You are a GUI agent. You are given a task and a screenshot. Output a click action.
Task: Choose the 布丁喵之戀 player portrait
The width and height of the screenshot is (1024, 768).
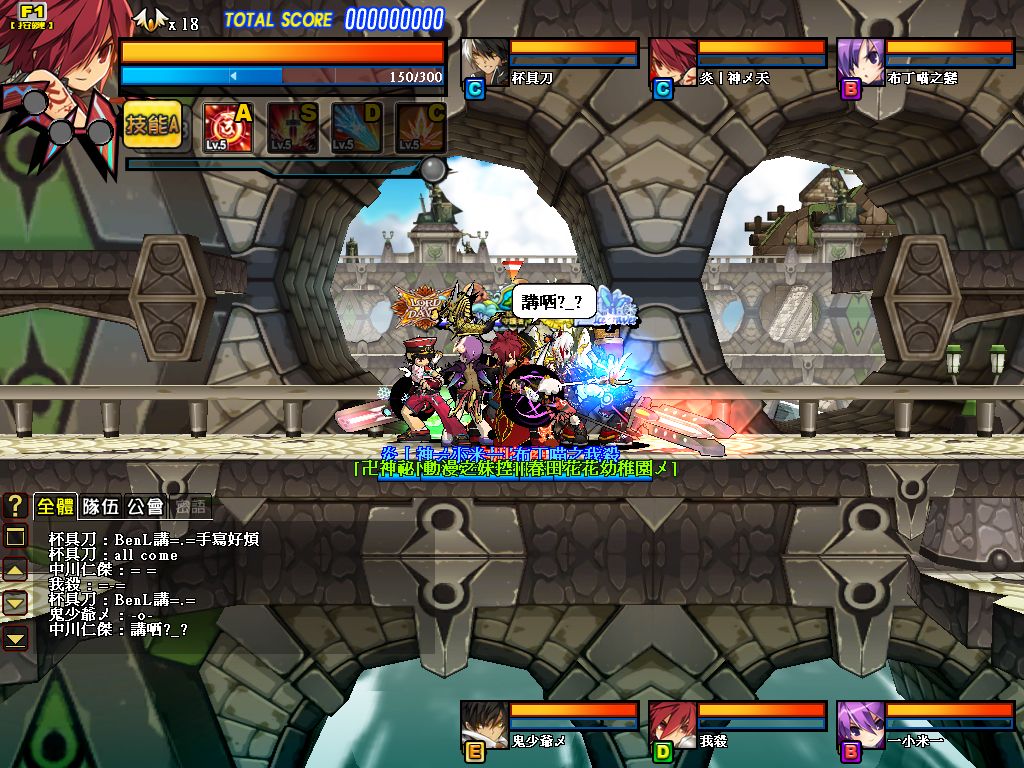point(860,62)
